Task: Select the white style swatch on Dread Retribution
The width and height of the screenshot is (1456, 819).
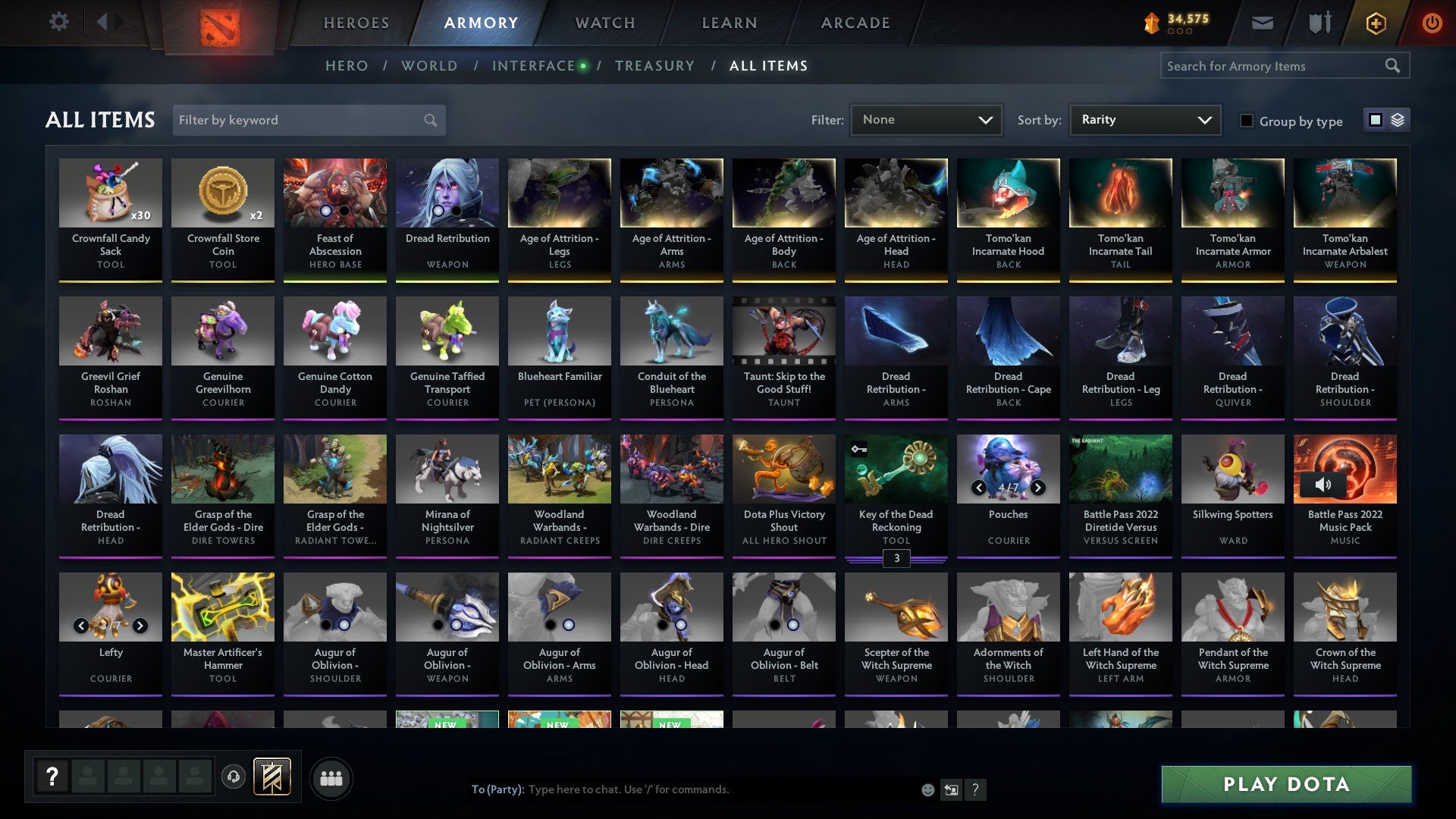Action: 438,210
